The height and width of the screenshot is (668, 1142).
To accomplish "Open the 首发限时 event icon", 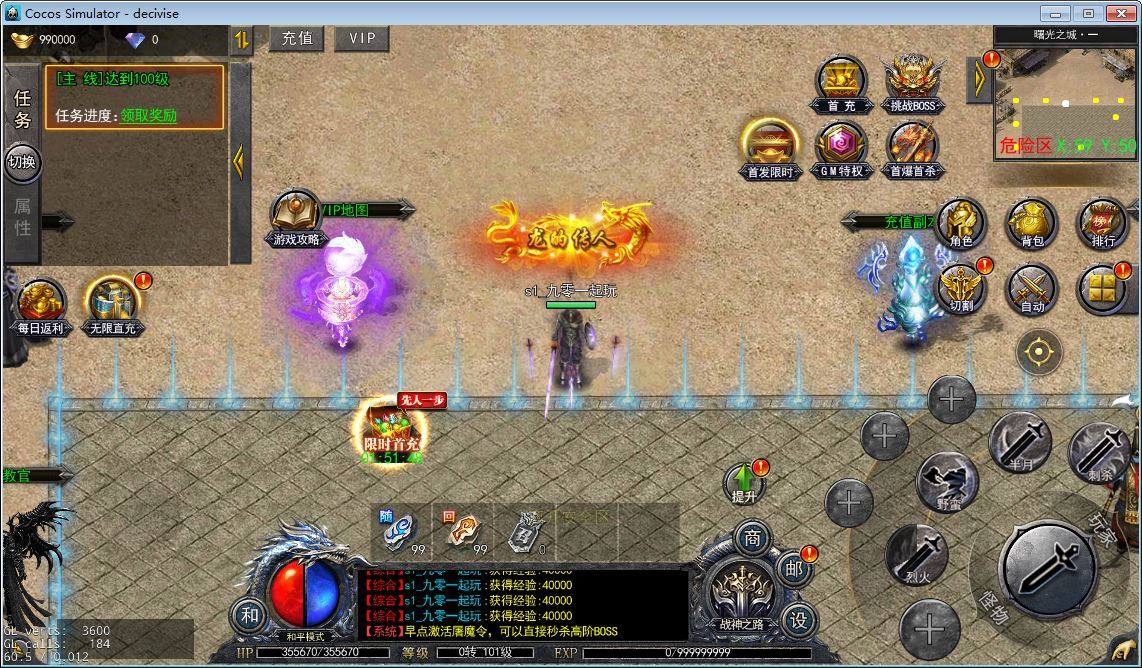I will (x=770, y=148).
